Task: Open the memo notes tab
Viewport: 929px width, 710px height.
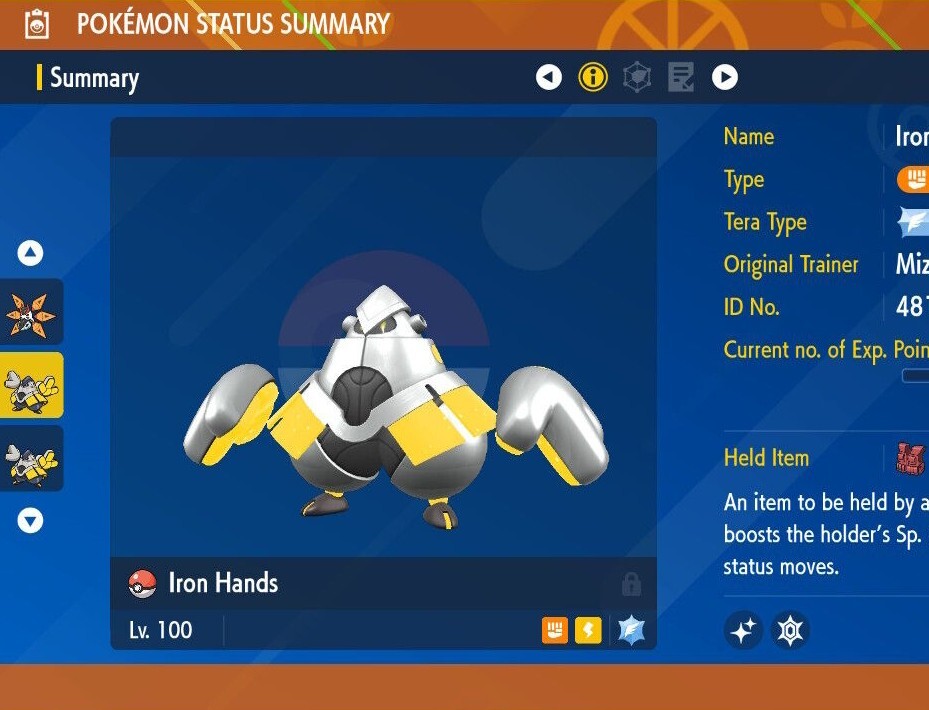Action: (x=681, y=77)
